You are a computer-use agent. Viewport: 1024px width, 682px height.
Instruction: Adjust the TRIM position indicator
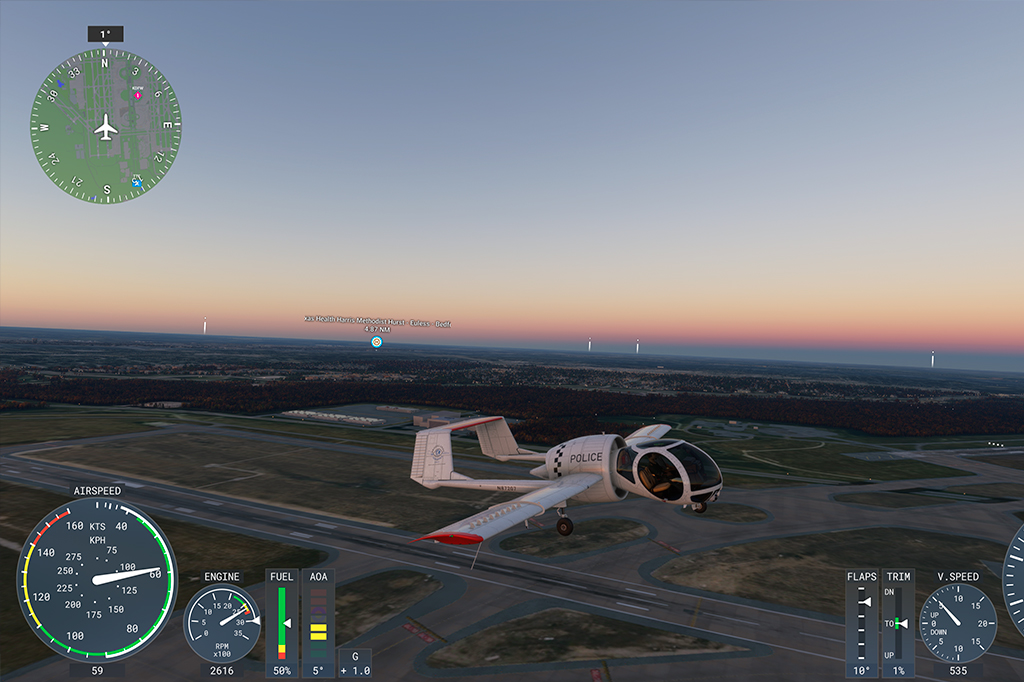[x=900, y=623]
